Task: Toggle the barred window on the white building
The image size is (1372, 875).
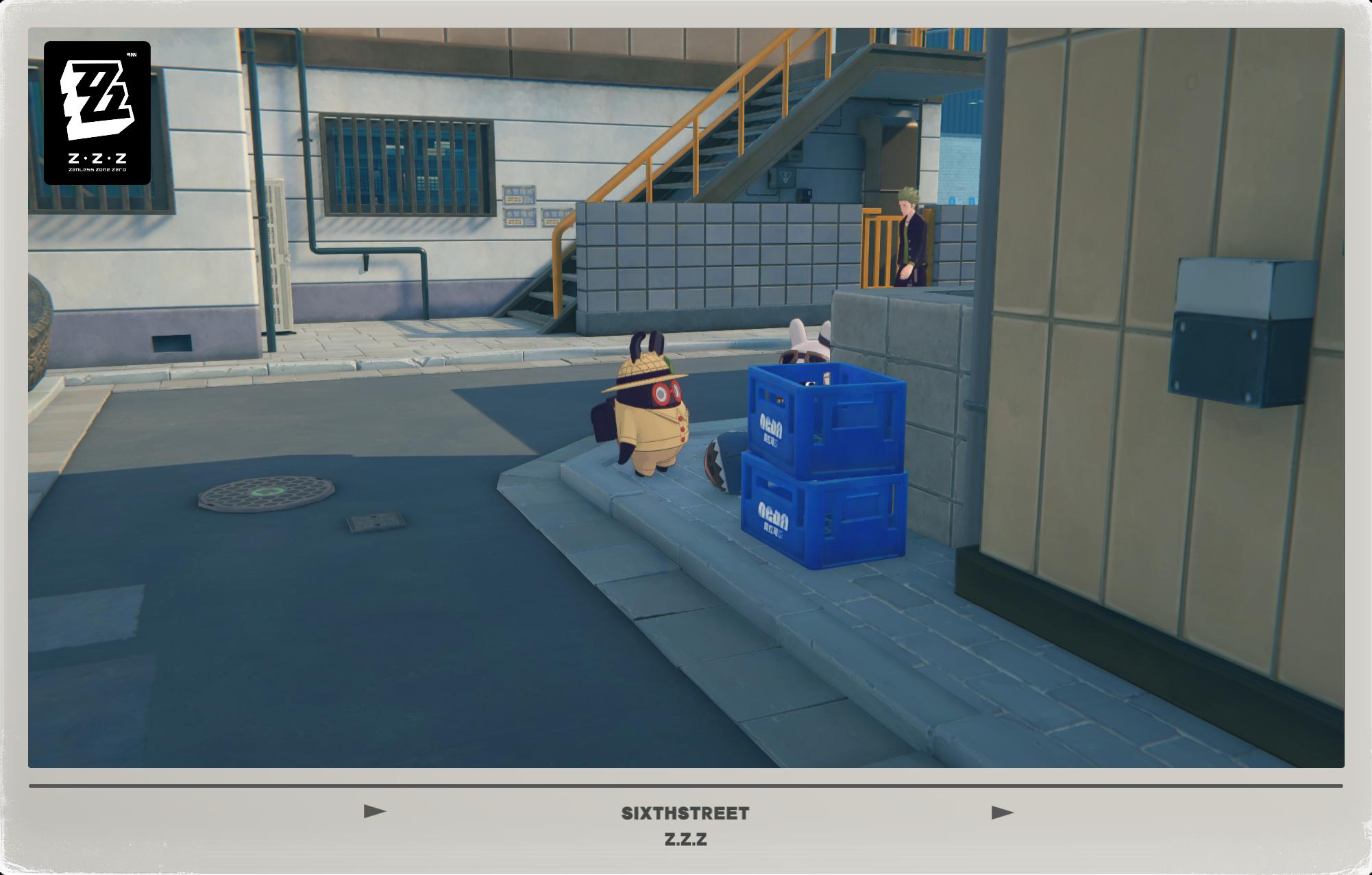Action: tap(406, 162)
